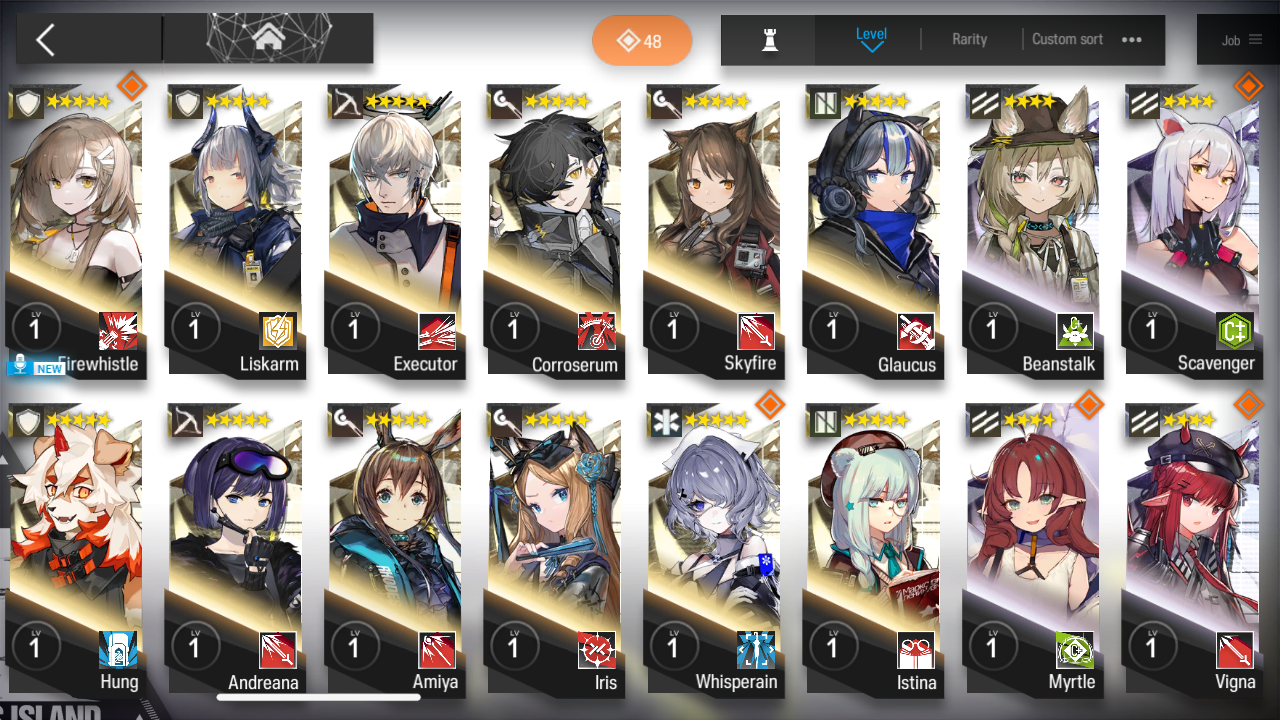Select Corroserum from the roster
The width and height of the screenshot is (1280, 720).
[x=554, y=230]
